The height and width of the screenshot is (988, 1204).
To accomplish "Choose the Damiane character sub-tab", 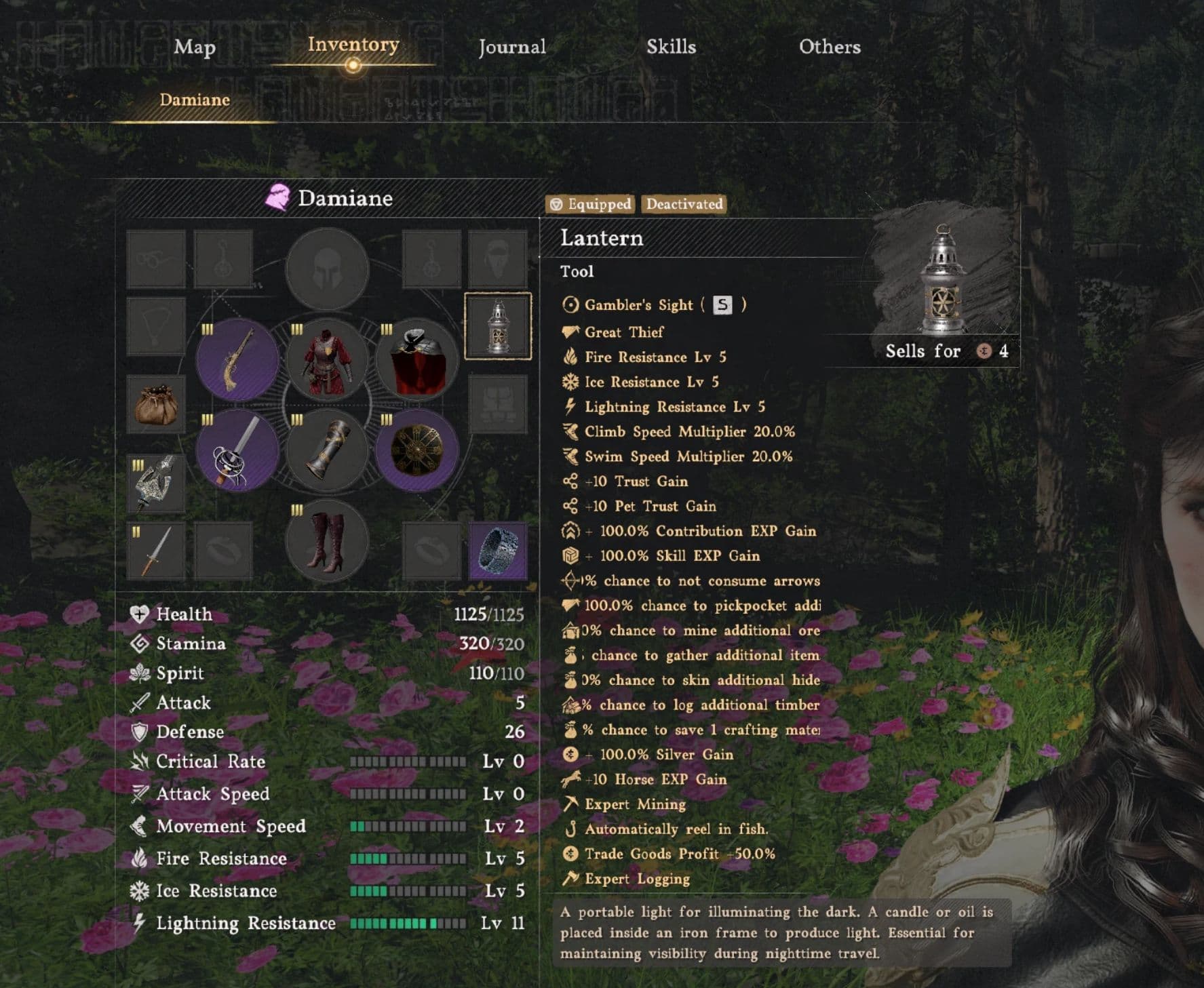I will click(x=195, y=100).
